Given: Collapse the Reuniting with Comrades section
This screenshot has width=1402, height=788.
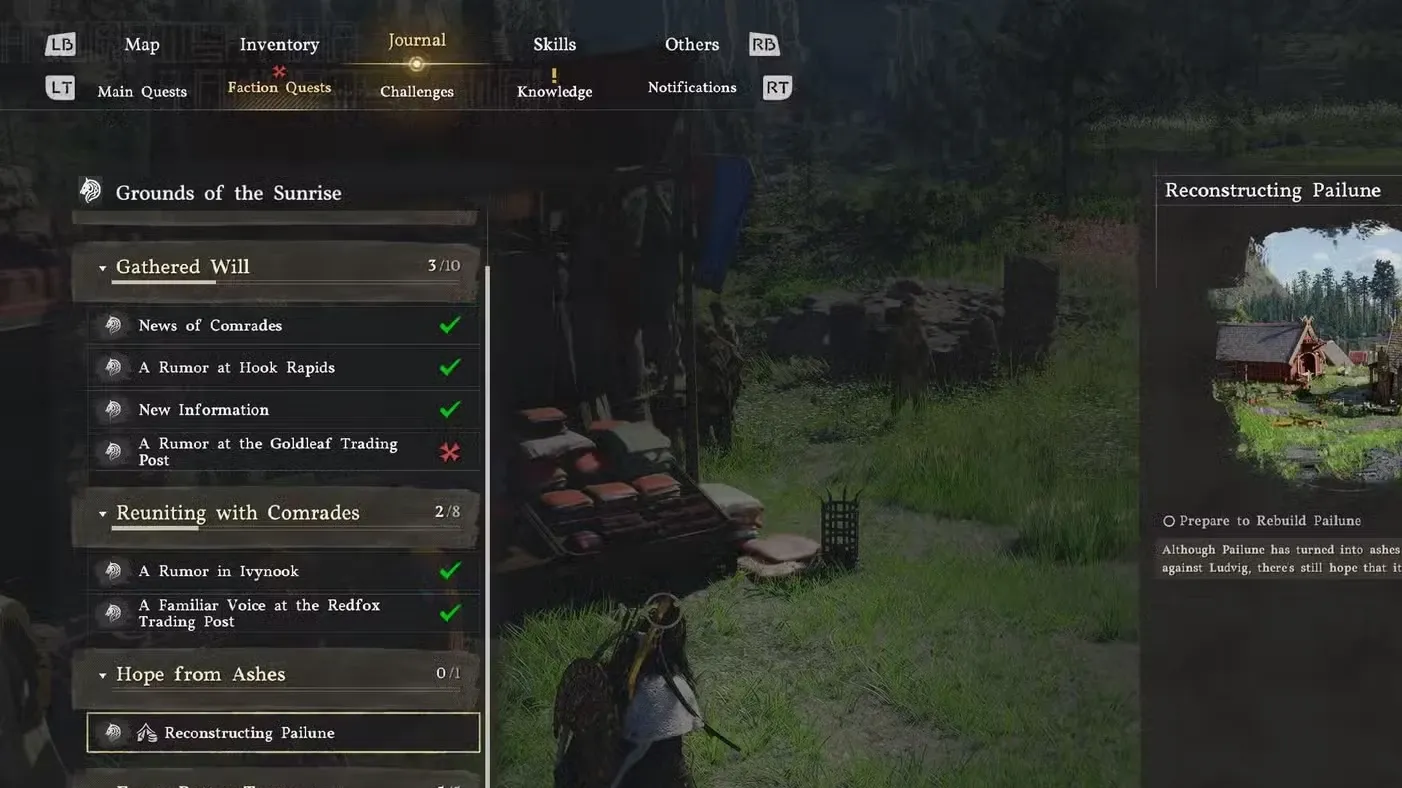Looking at the screenshot, I should 102,513.
